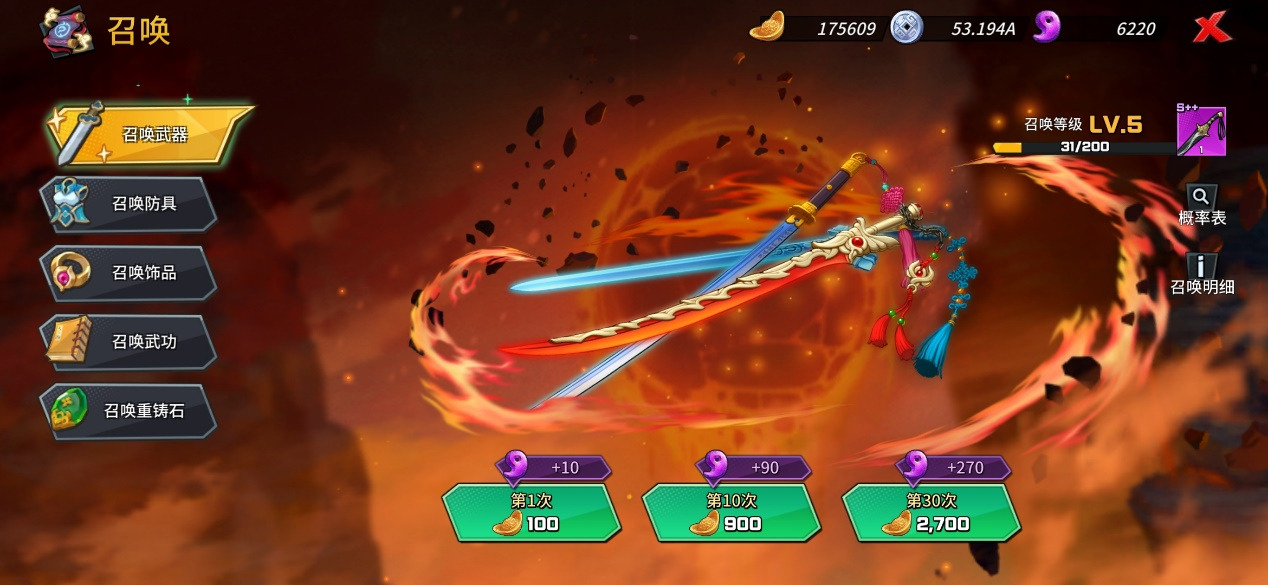Choose the 召唤武功 martial arts tab
This screenshot has height=585, width=1268.
130,342
